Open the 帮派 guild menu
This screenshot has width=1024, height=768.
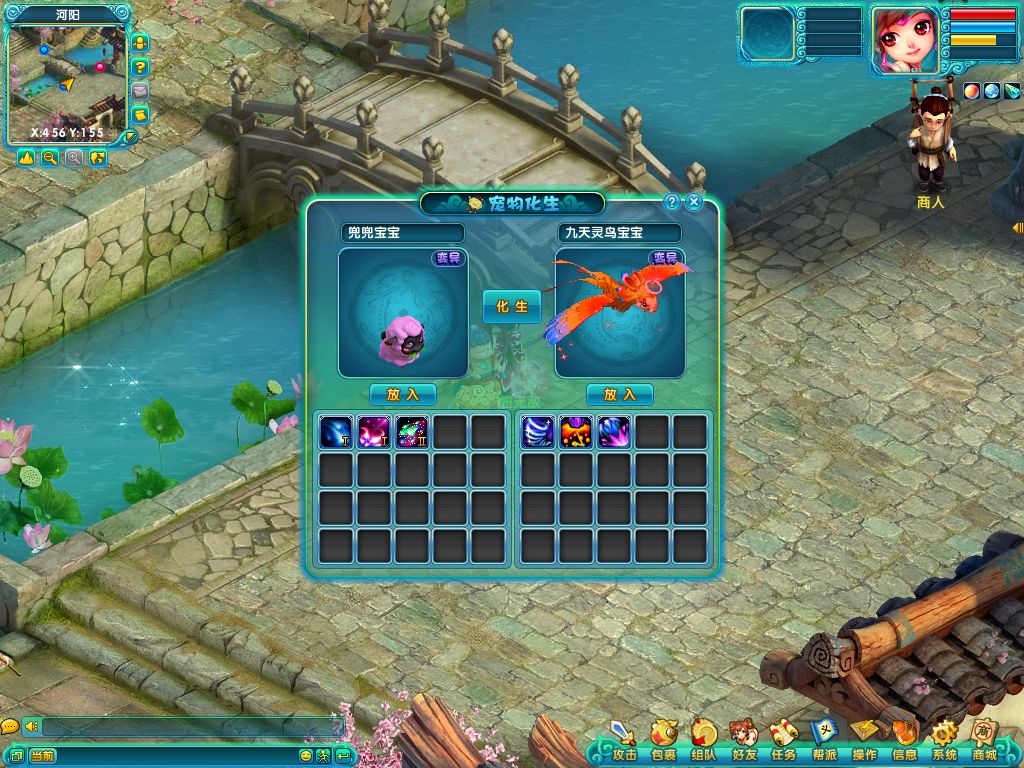point(824,741)
